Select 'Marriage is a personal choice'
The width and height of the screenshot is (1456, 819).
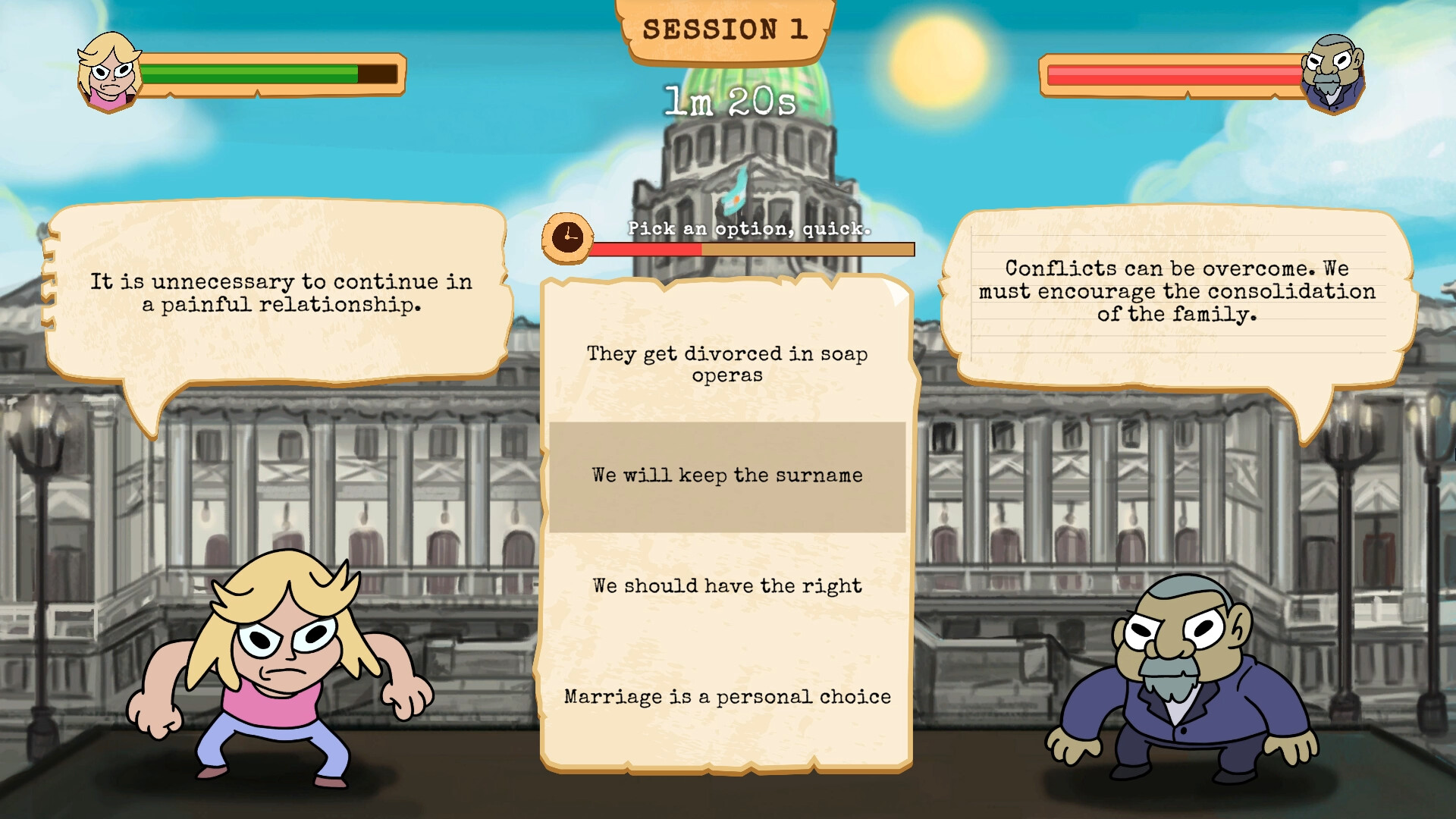(x=726, y=695)
